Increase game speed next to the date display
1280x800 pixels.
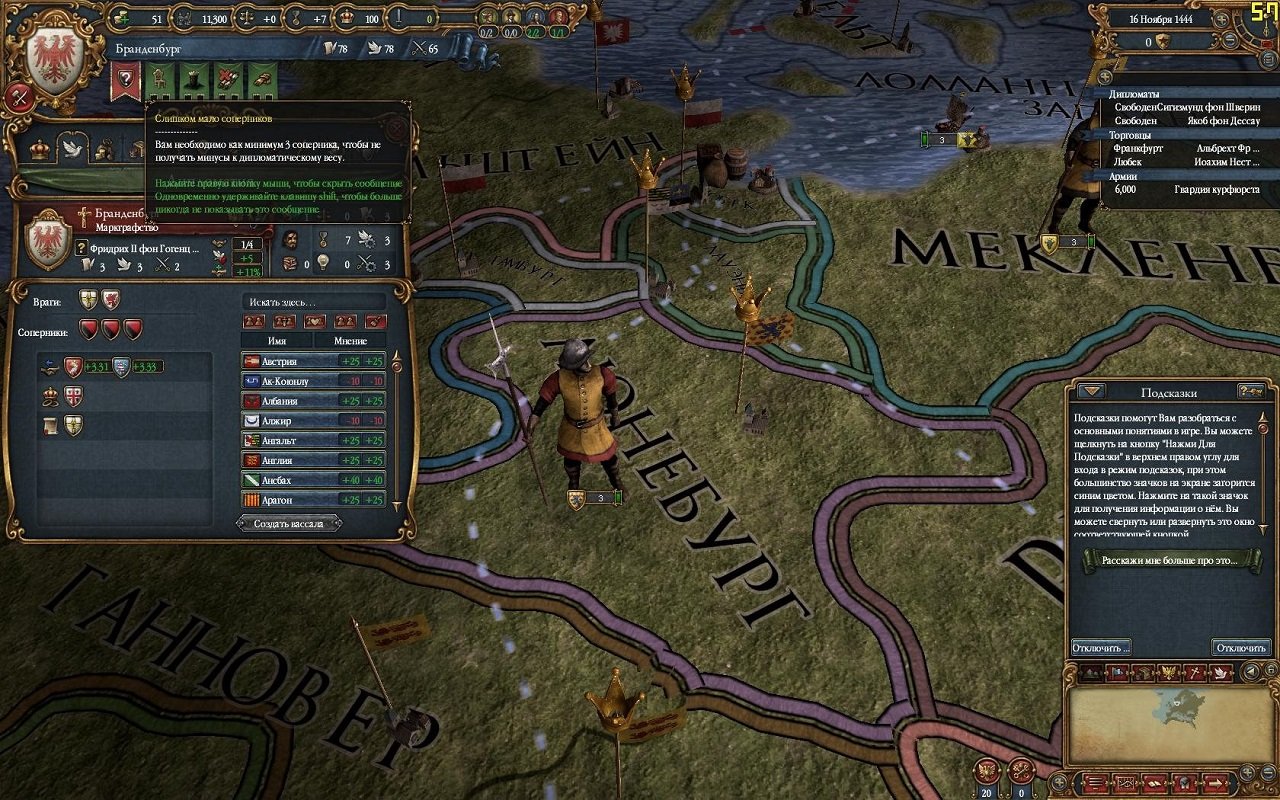pyautogui.click(x=1222, y=20)
